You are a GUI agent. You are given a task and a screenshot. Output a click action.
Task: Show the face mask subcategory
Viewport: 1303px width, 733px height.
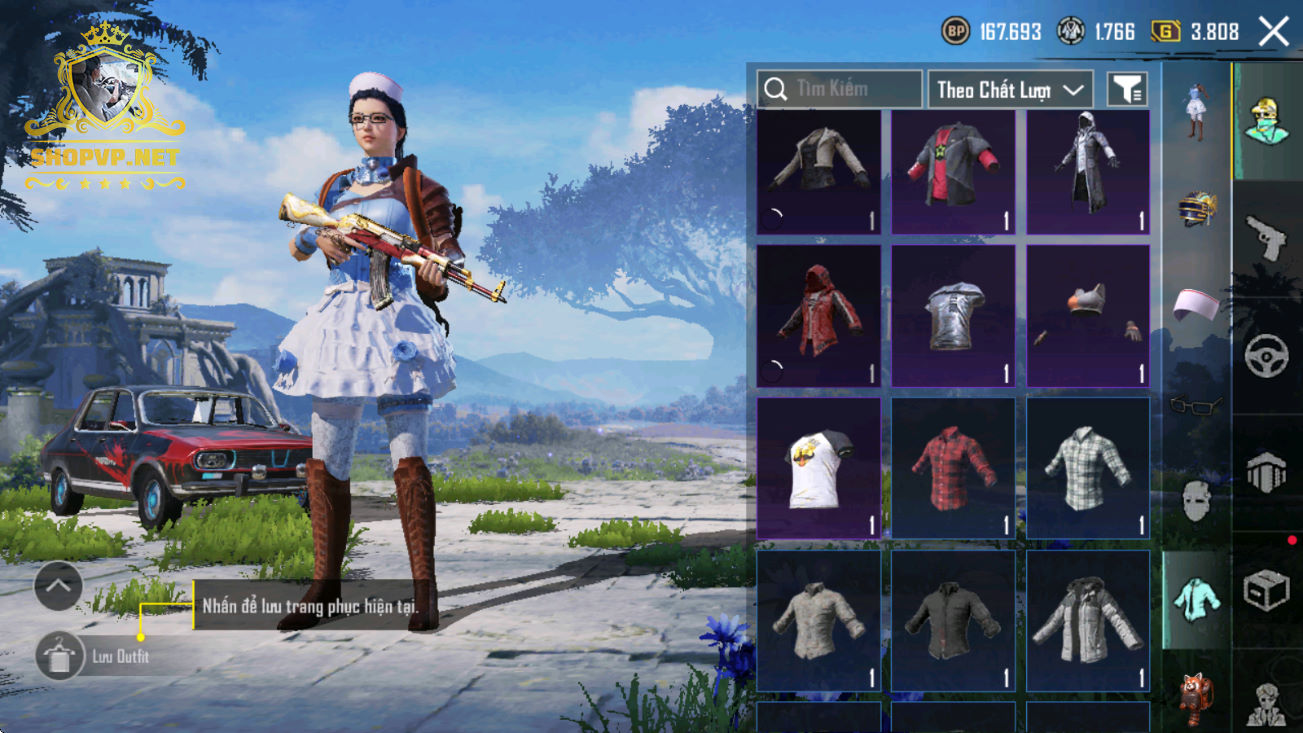coord(1196,499)
